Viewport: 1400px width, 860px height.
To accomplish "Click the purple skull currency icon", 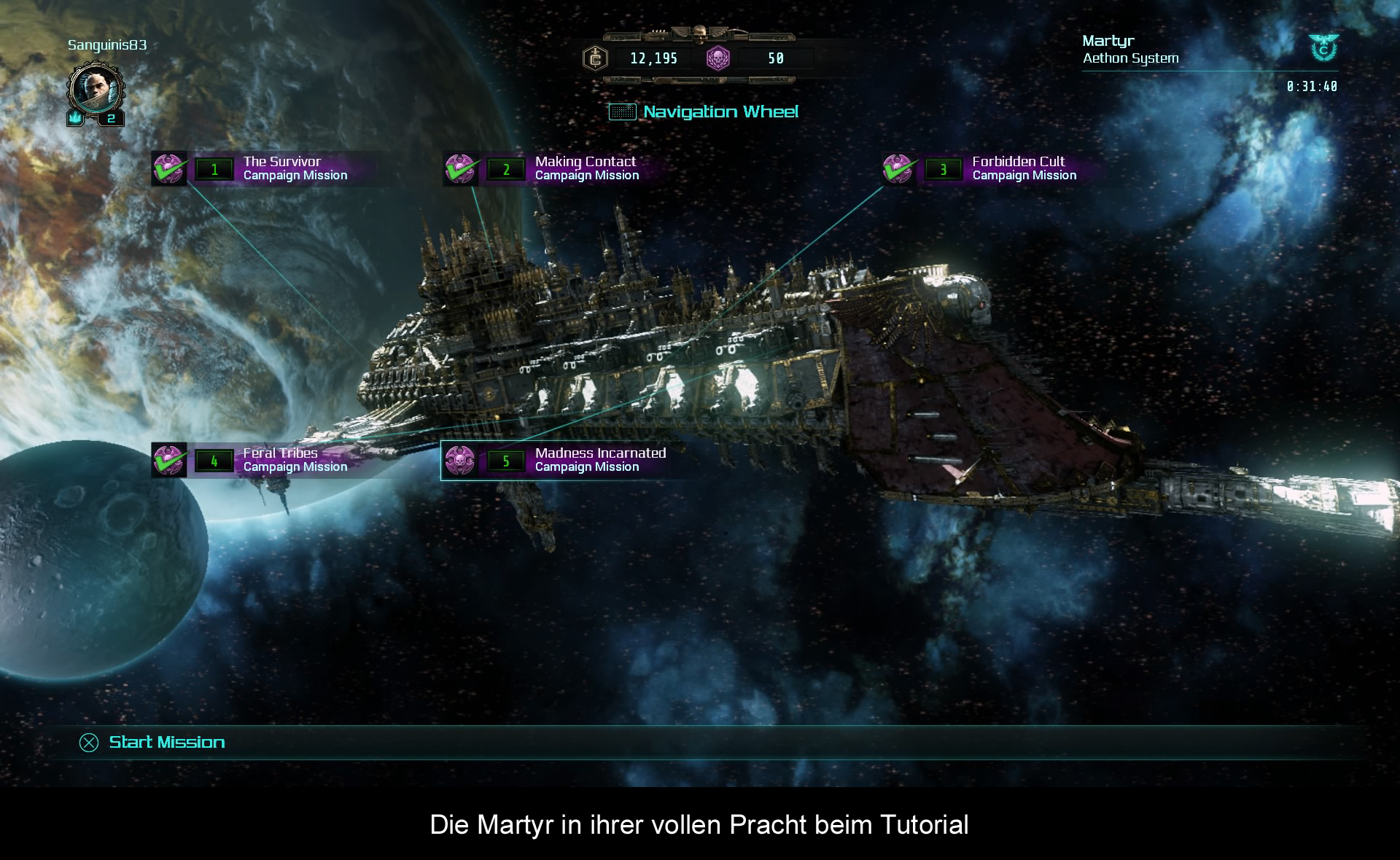I will [718, 58].
